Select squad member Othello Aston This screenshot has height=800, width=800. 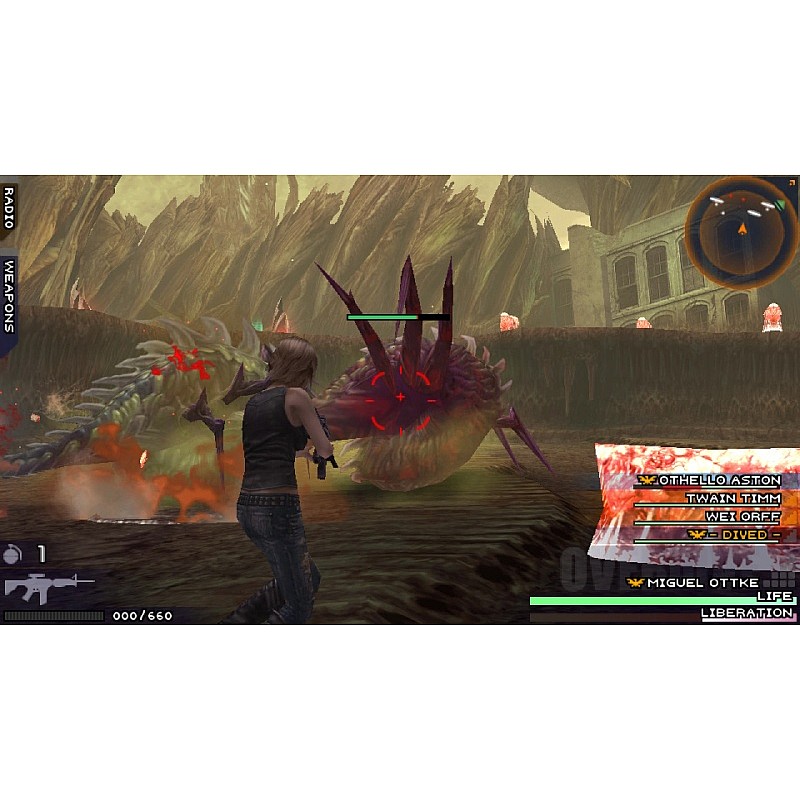[712, 481]
